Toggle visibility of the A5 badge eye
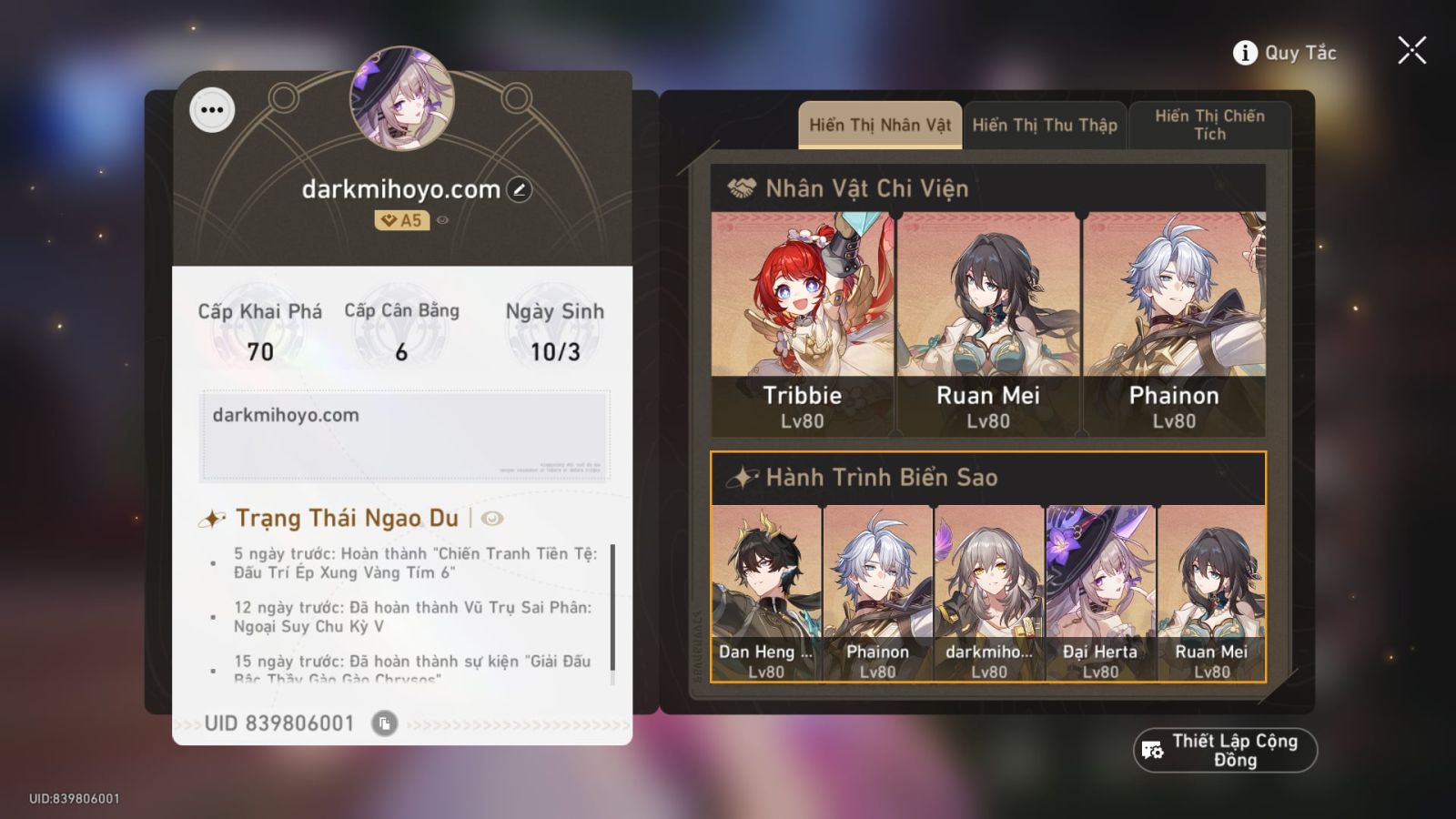Viewport: 1456px width, 819px height. (443, 220)
